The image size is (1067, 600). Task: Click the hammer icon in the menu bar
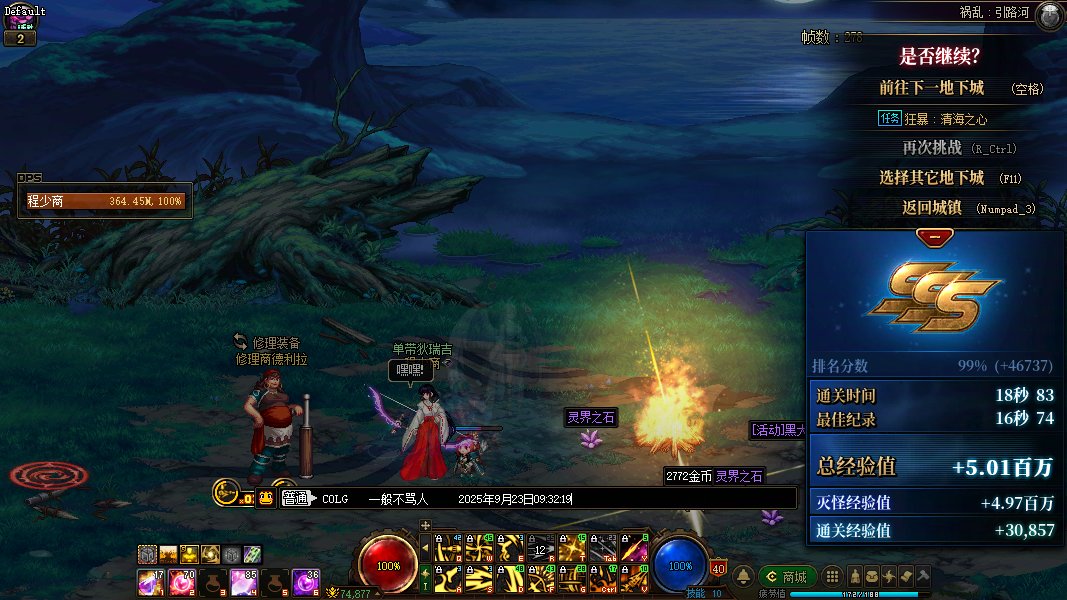(x=923, y=577)
